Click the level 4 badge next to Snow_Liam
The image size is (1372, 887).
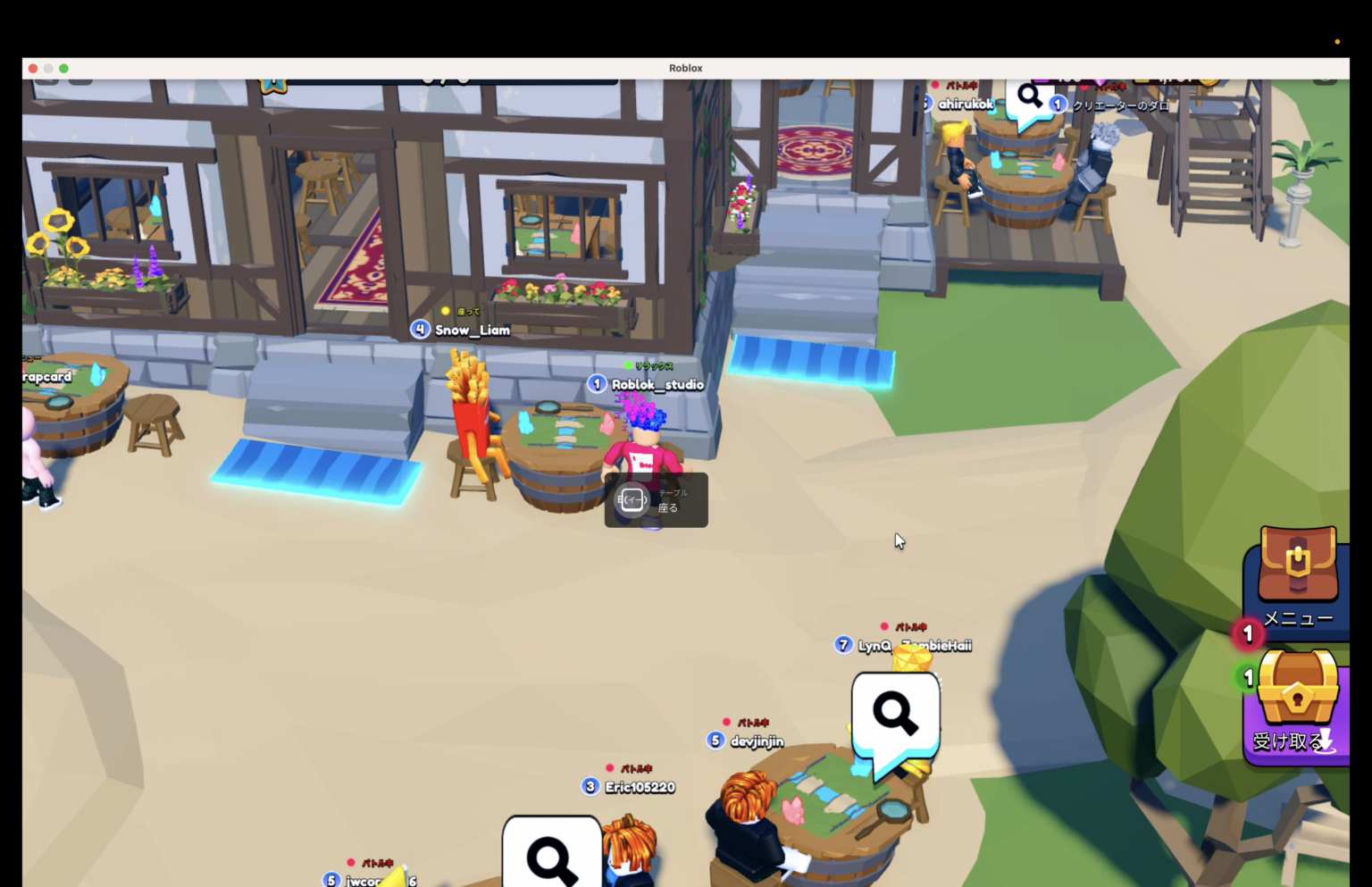point(420,329)
